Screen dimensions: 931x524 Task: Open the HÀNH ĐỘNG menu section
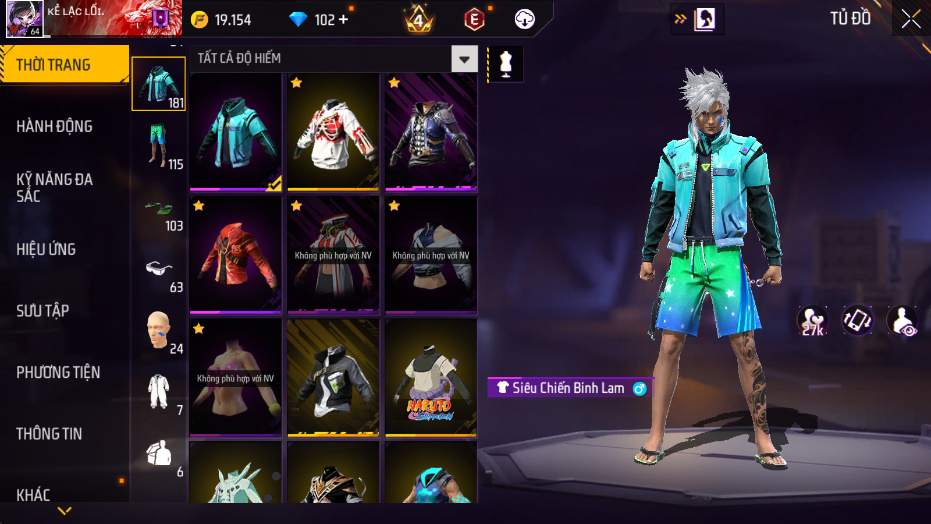click(55, 126)
